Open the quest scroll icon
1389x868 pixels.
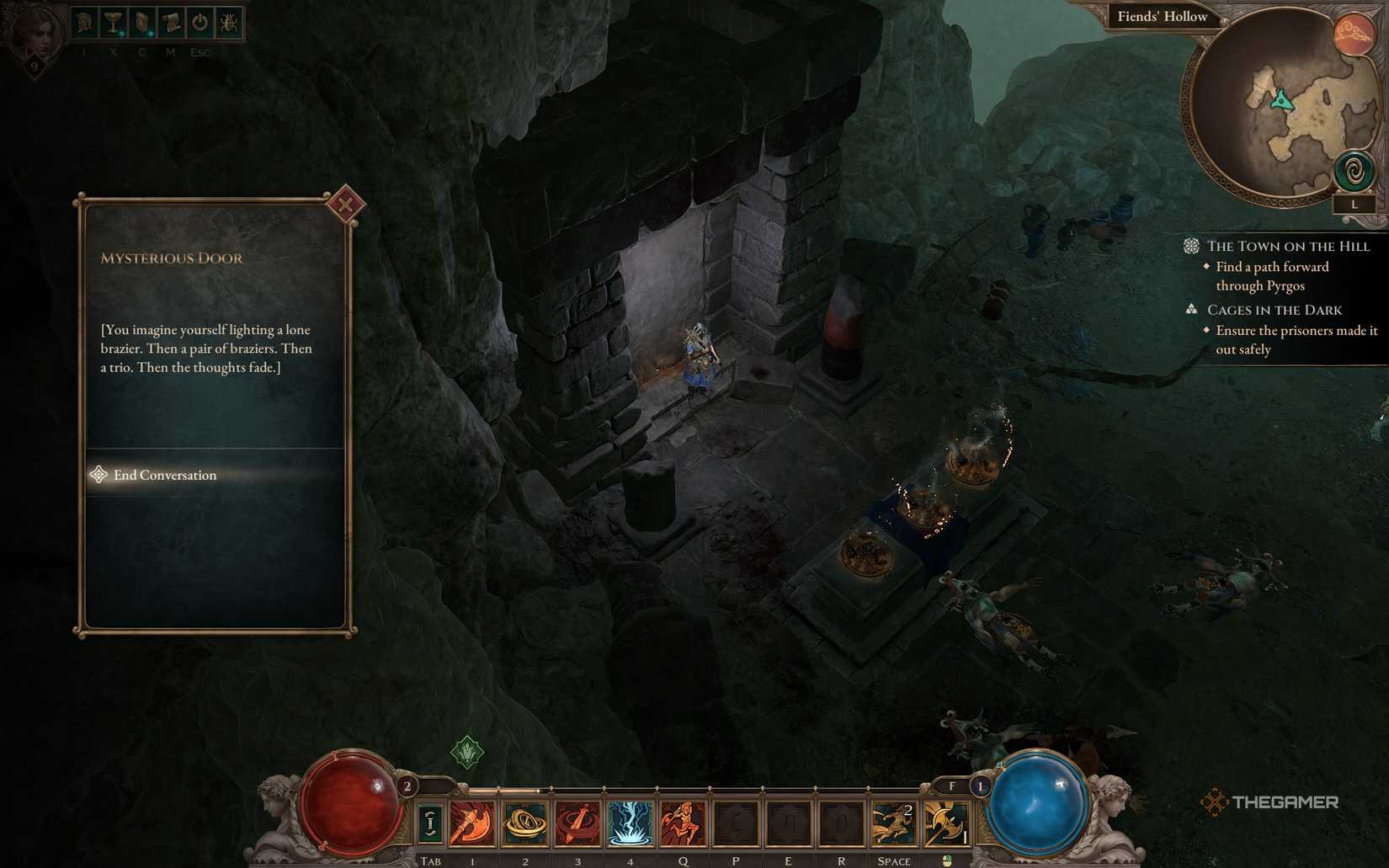(x=168, y=24)
